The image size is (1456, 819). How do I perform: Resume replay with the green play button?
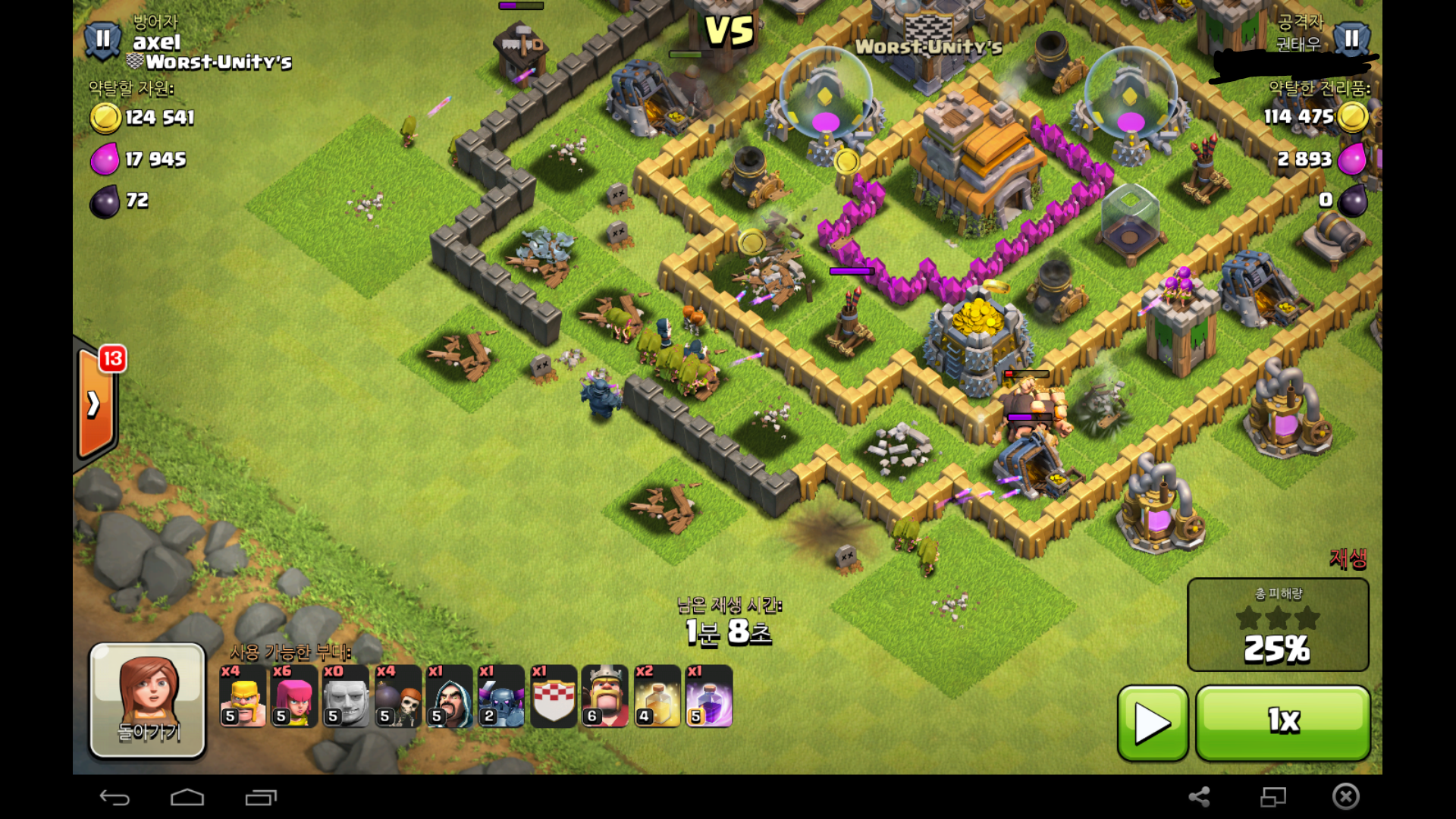[x=1152, y=723]
